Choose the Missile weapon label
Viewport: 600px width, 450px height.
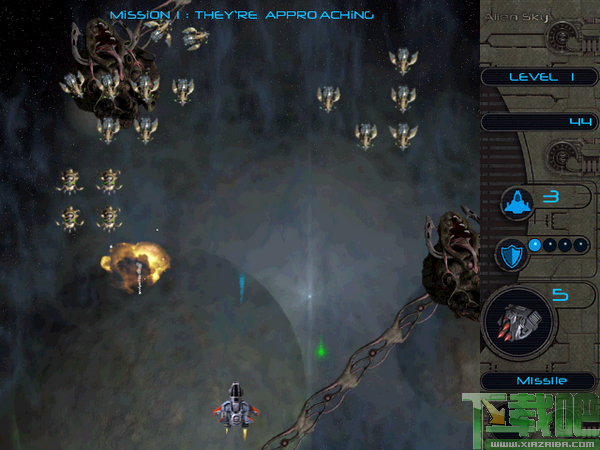tap(540, 380)
